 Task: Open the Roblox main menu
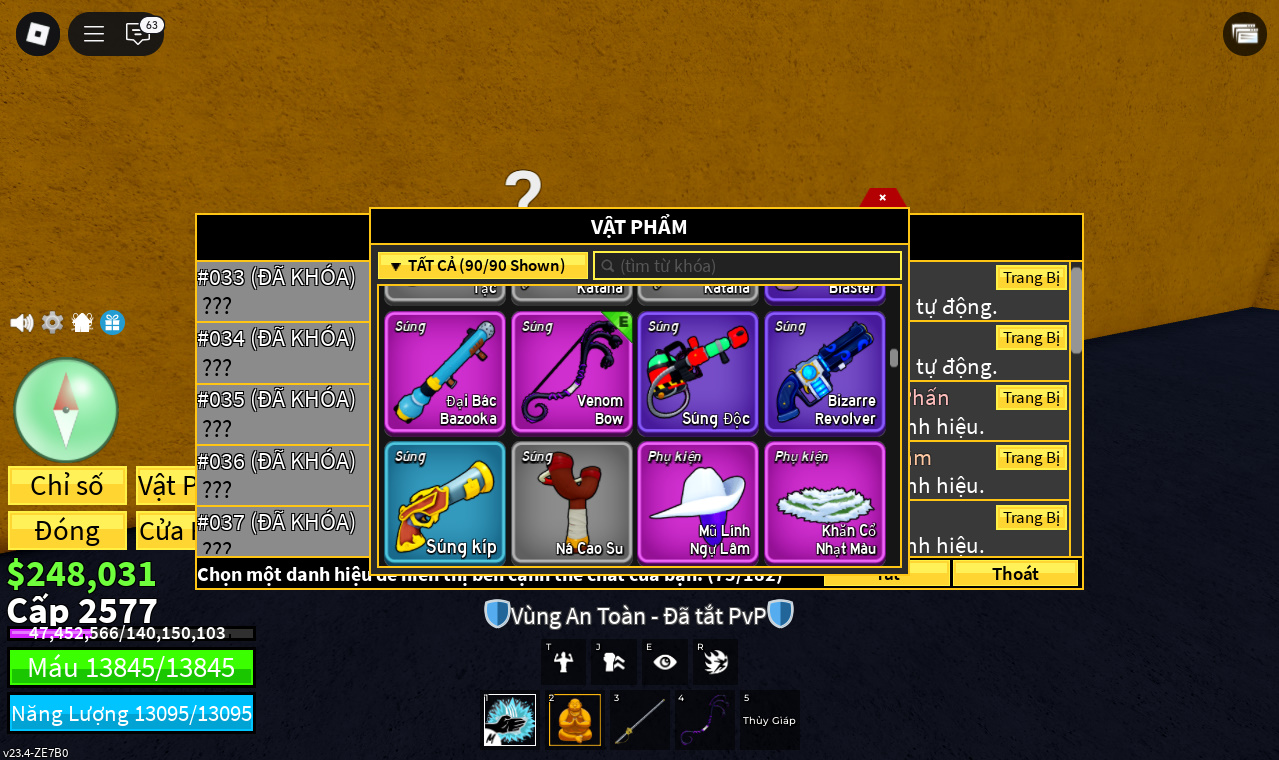click(38, 34)
